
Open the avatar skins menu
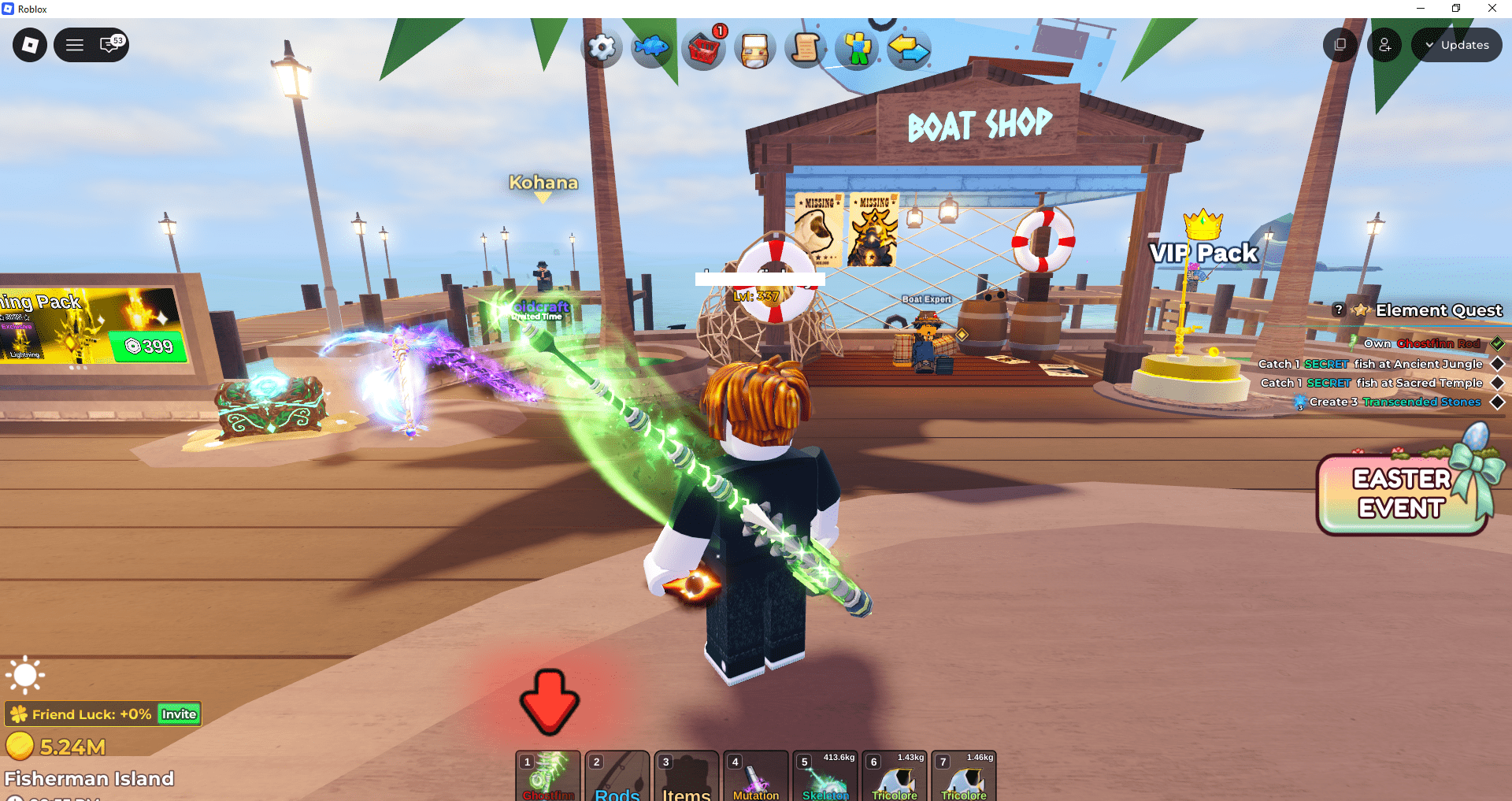point(856,48)
